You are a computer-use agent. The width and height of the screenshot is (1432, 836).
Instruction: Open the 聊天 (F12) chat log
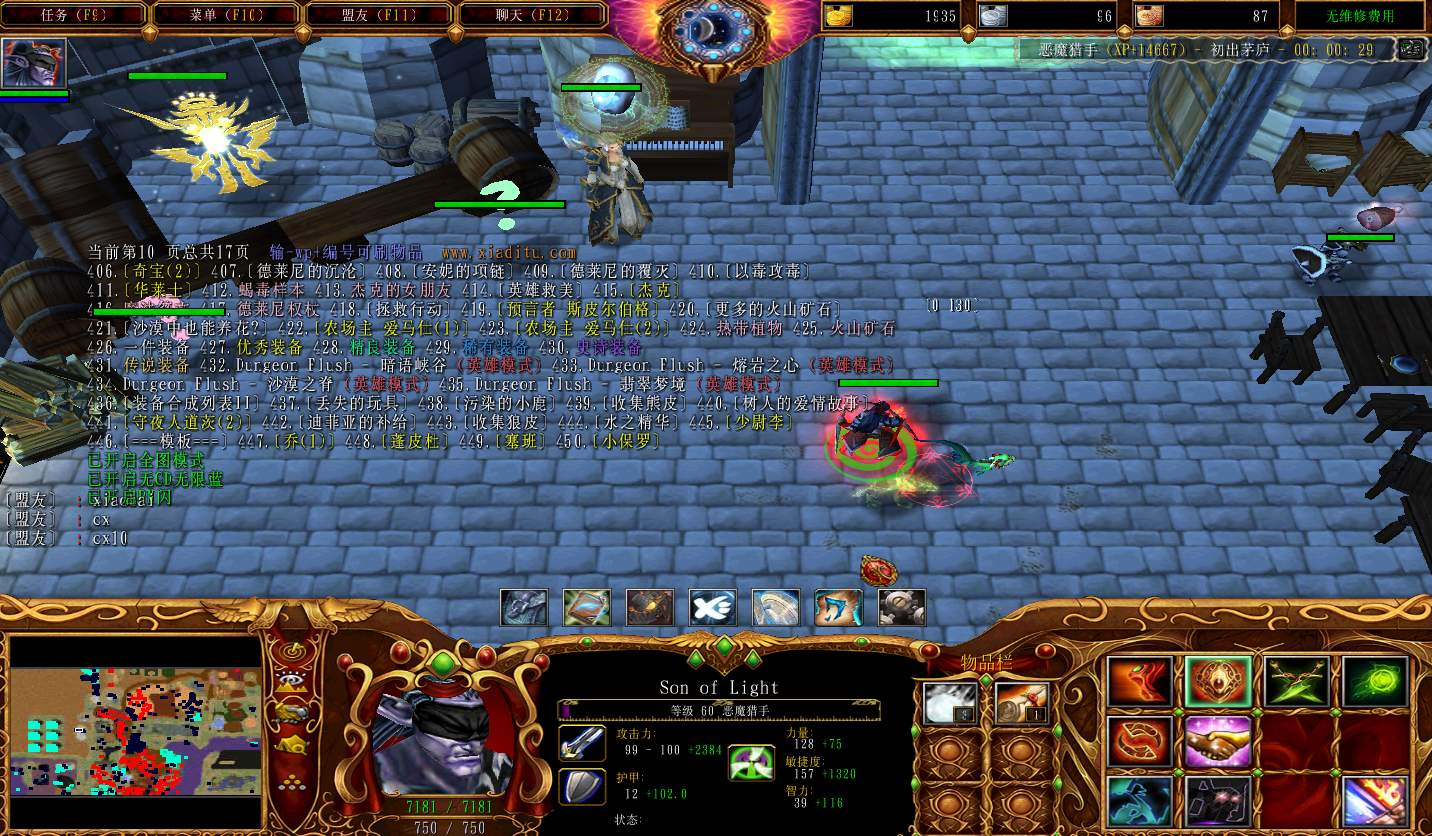tap(532, 15)
